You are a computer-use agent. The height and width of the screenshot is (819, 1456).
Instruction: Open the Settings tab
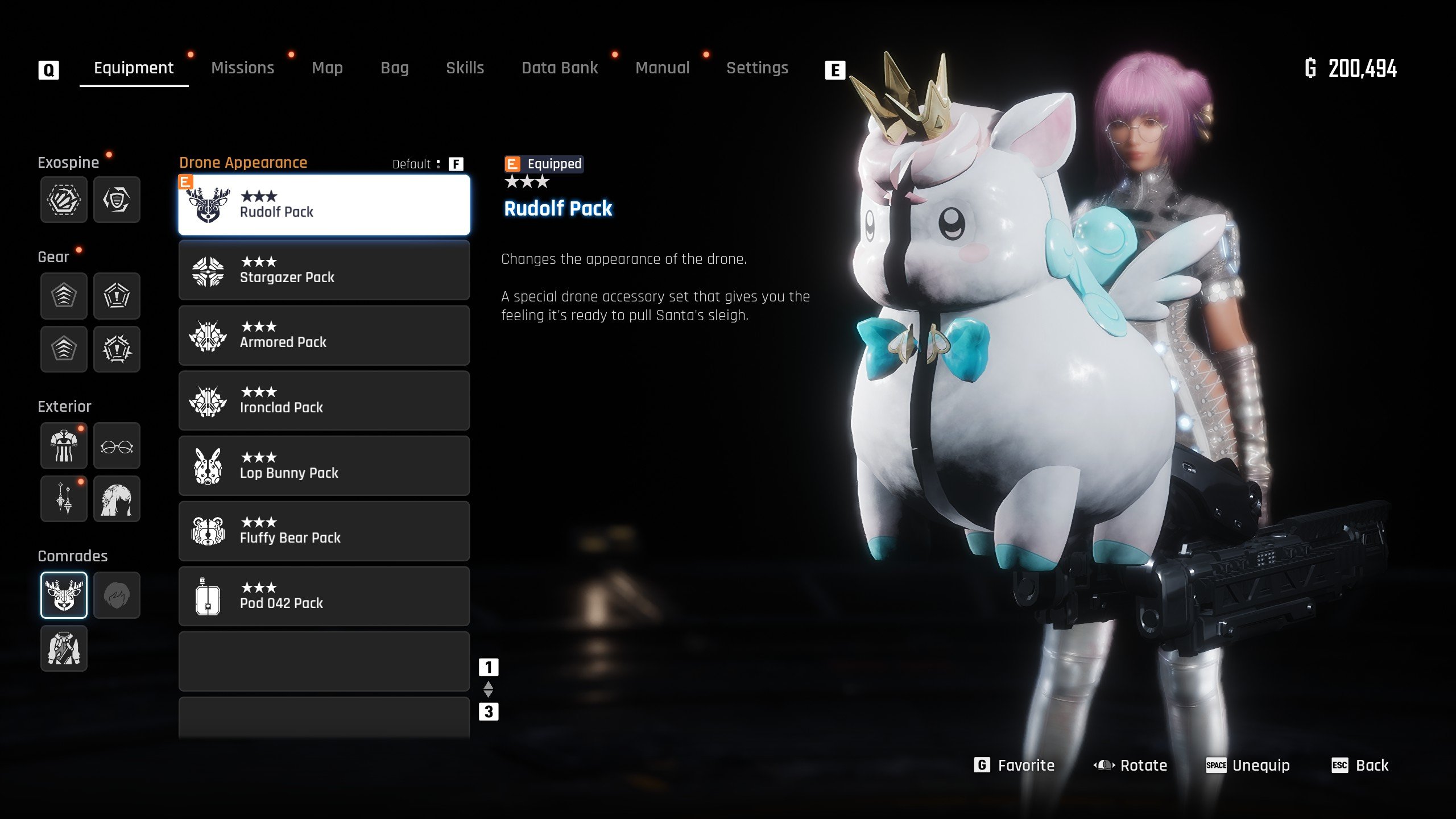coord(757,68)
